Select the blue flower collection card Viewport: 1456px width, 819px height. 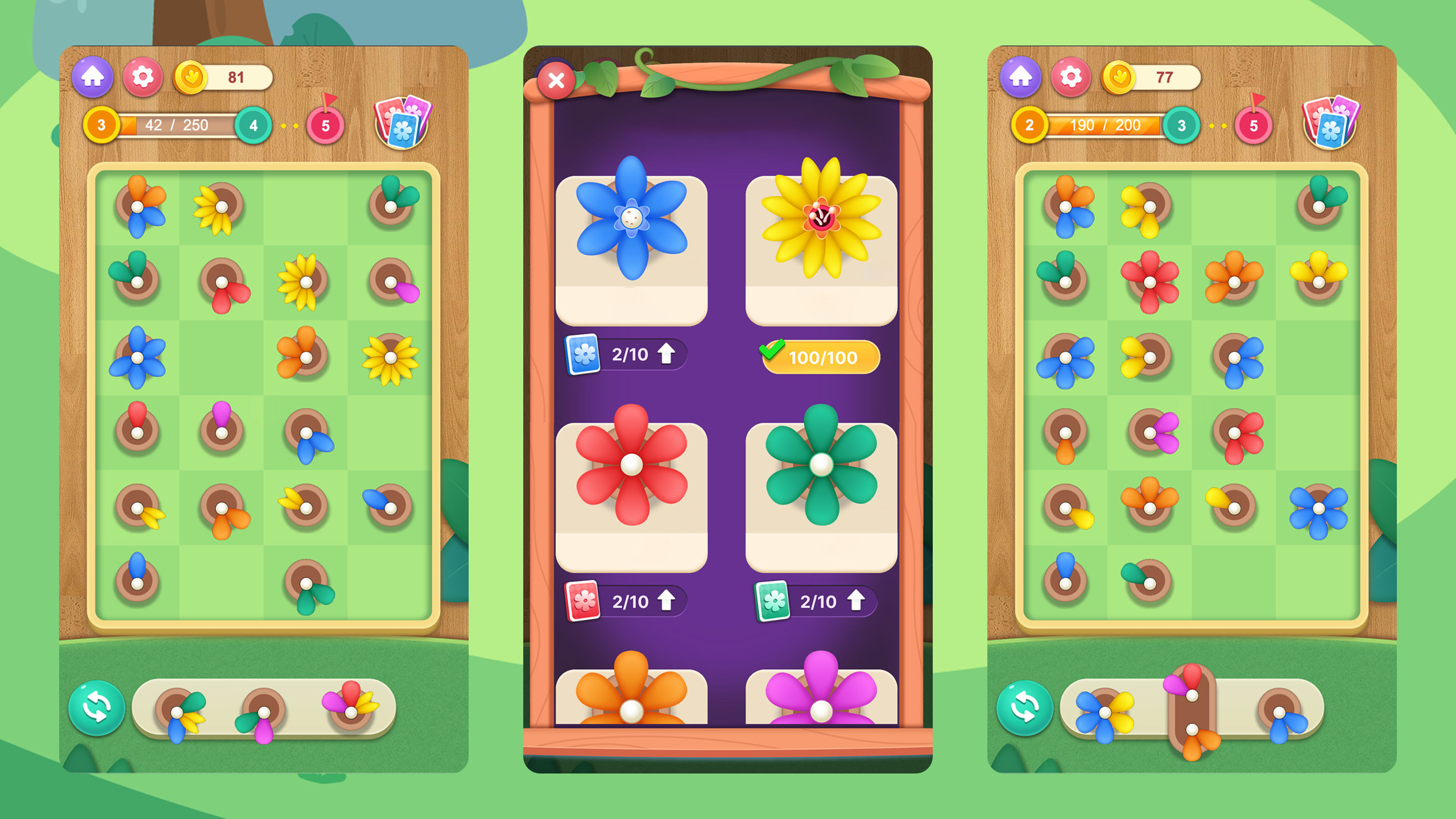(x=631, y=245)
